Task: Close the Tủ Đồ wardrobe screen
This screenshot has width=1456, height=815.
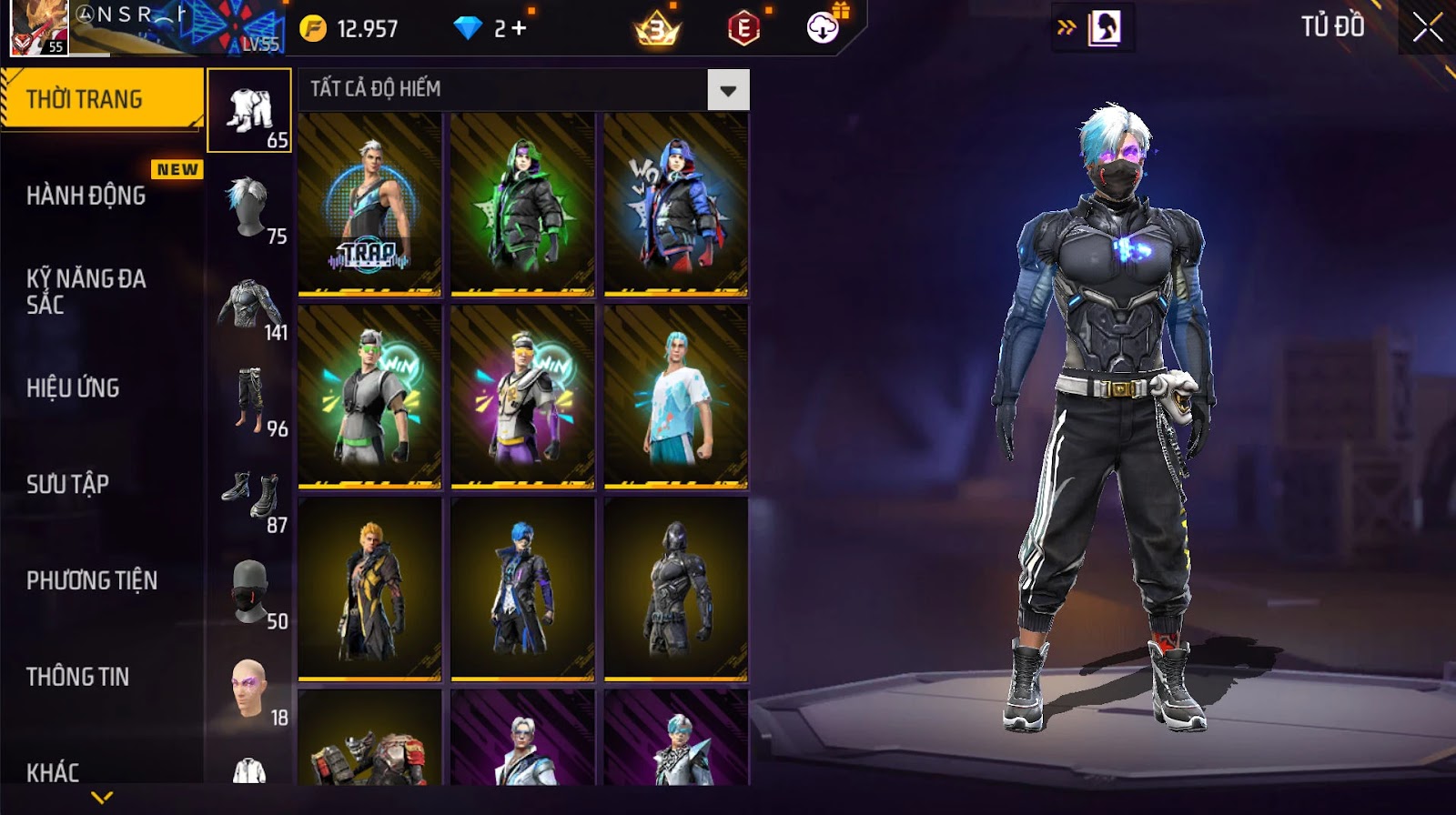Action: [1427, 28]
